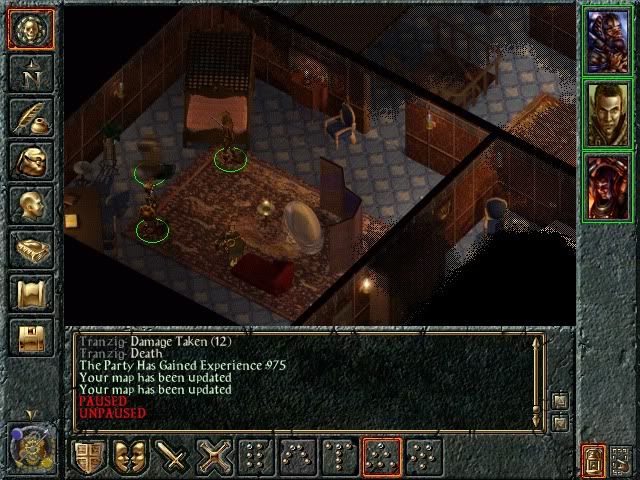Select the single sword Attack action
Viewport: 640px width, 480px height.
(x=174, y=456)
